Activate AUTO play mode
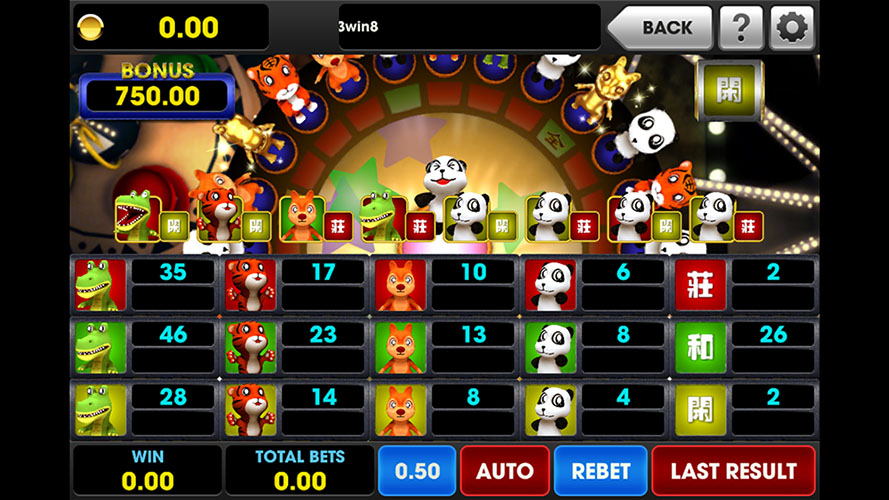The image size is (889, 500). (x=504, y=471)
